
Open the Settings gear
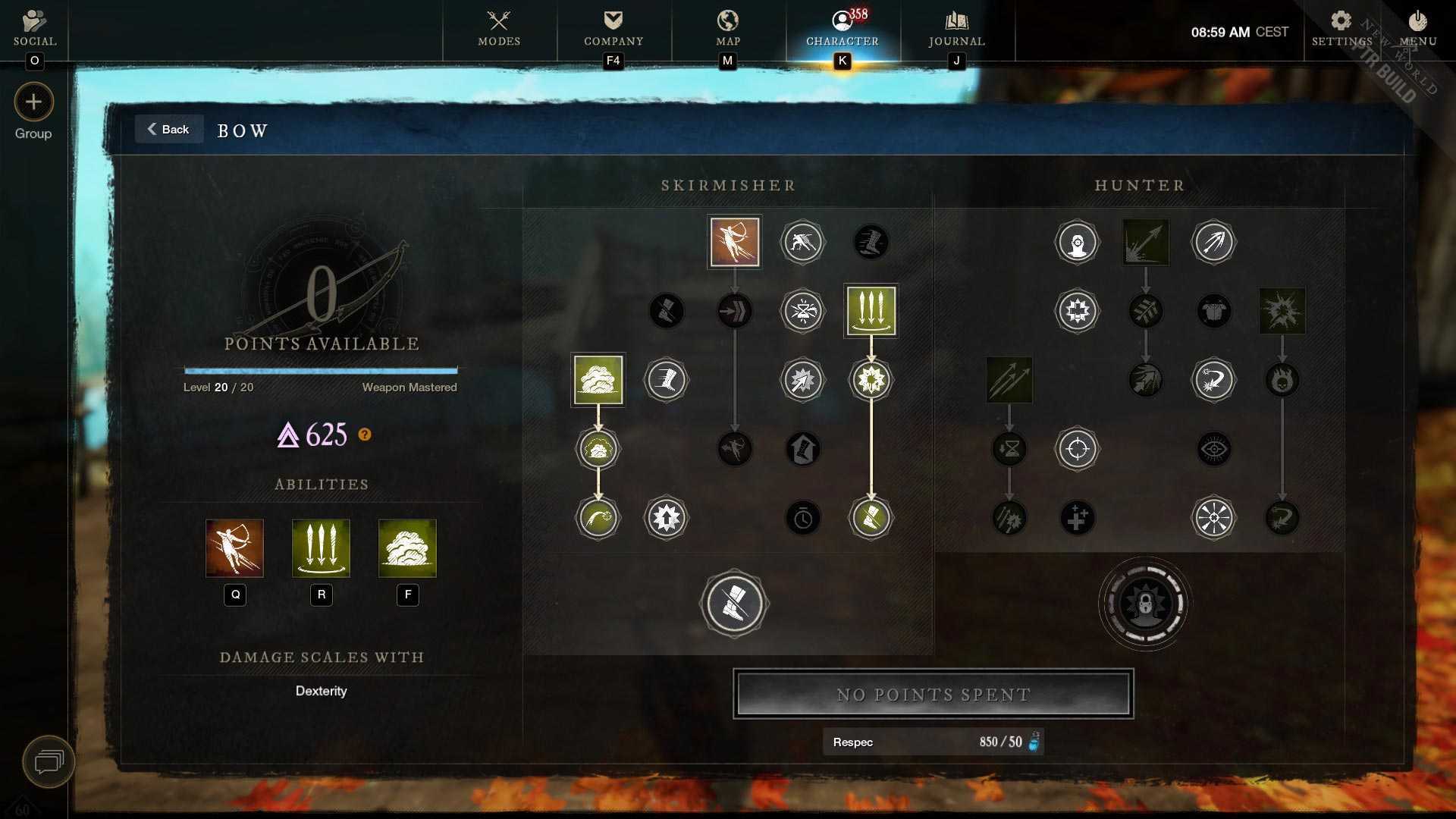point(1341,28)
